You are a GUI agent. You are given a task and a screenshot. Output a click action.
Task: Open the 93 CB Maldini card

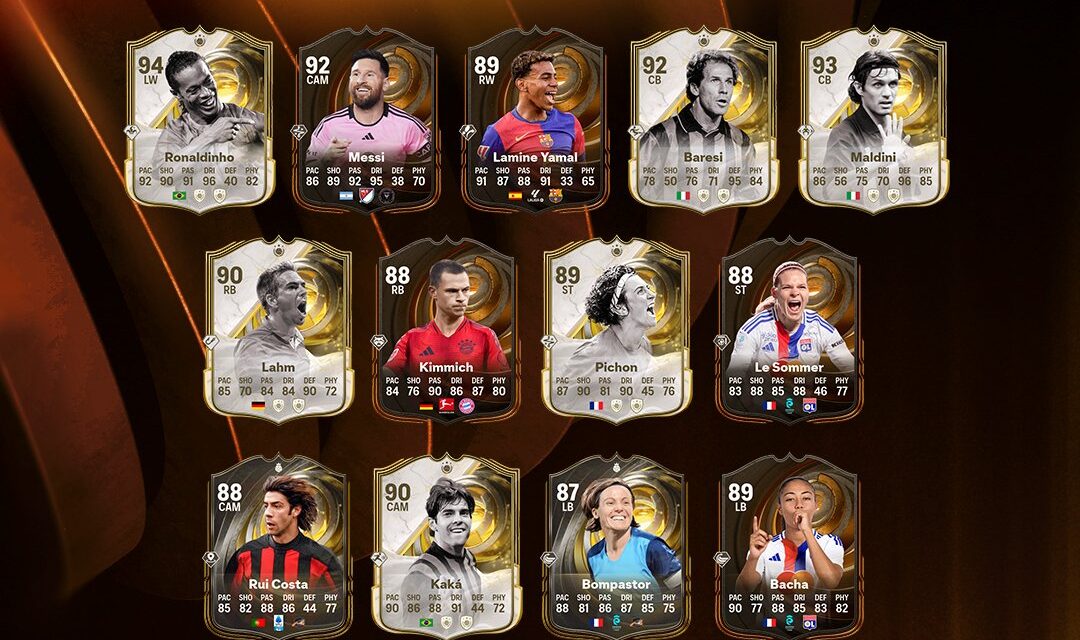pos(873,118)
